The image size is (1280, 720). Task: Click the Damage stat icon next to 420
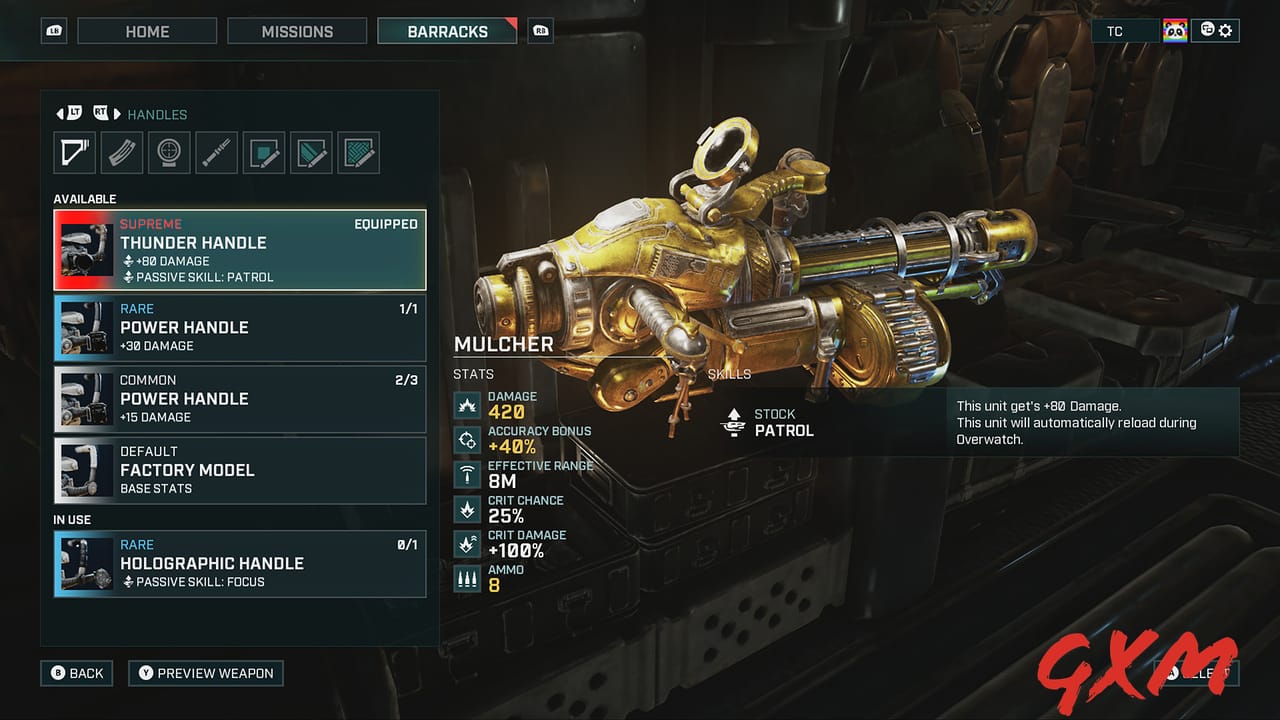pyautogui.click(x=466, y=404)
